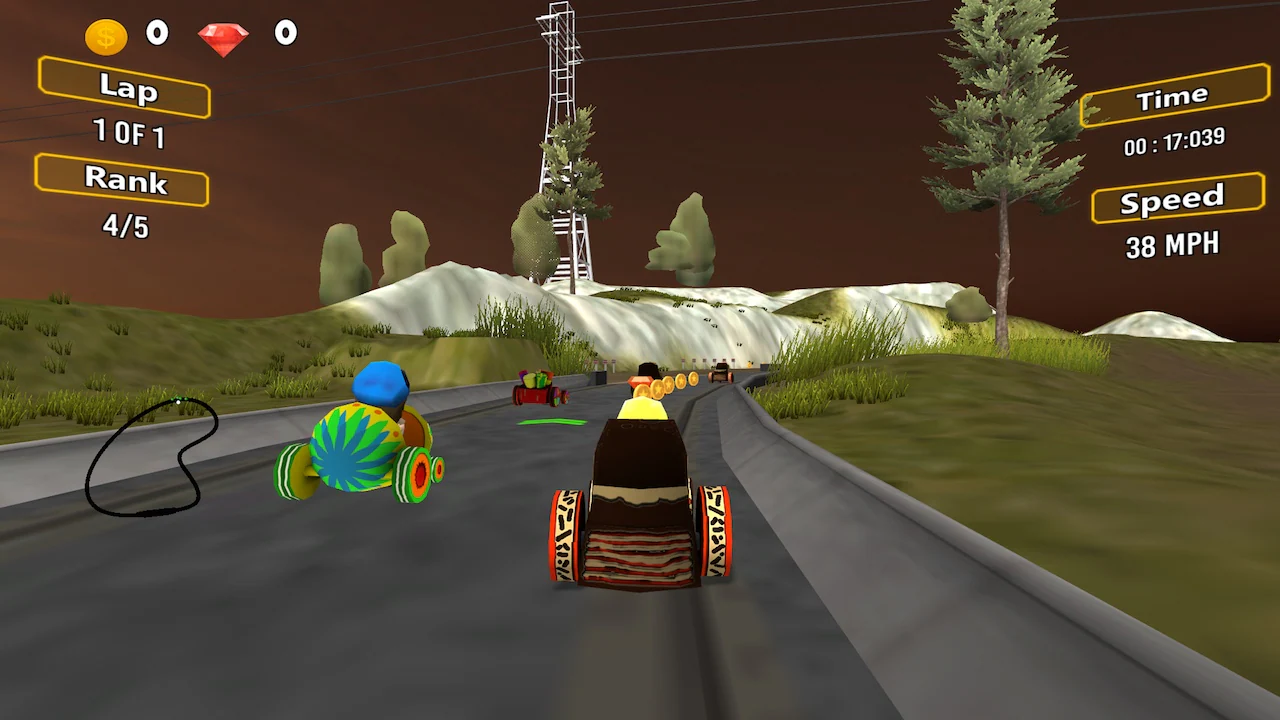Image resolution: width=1280 pixels, height=720 pixels.
Task: Click the coin count reading zero
Action: [157, 33]
